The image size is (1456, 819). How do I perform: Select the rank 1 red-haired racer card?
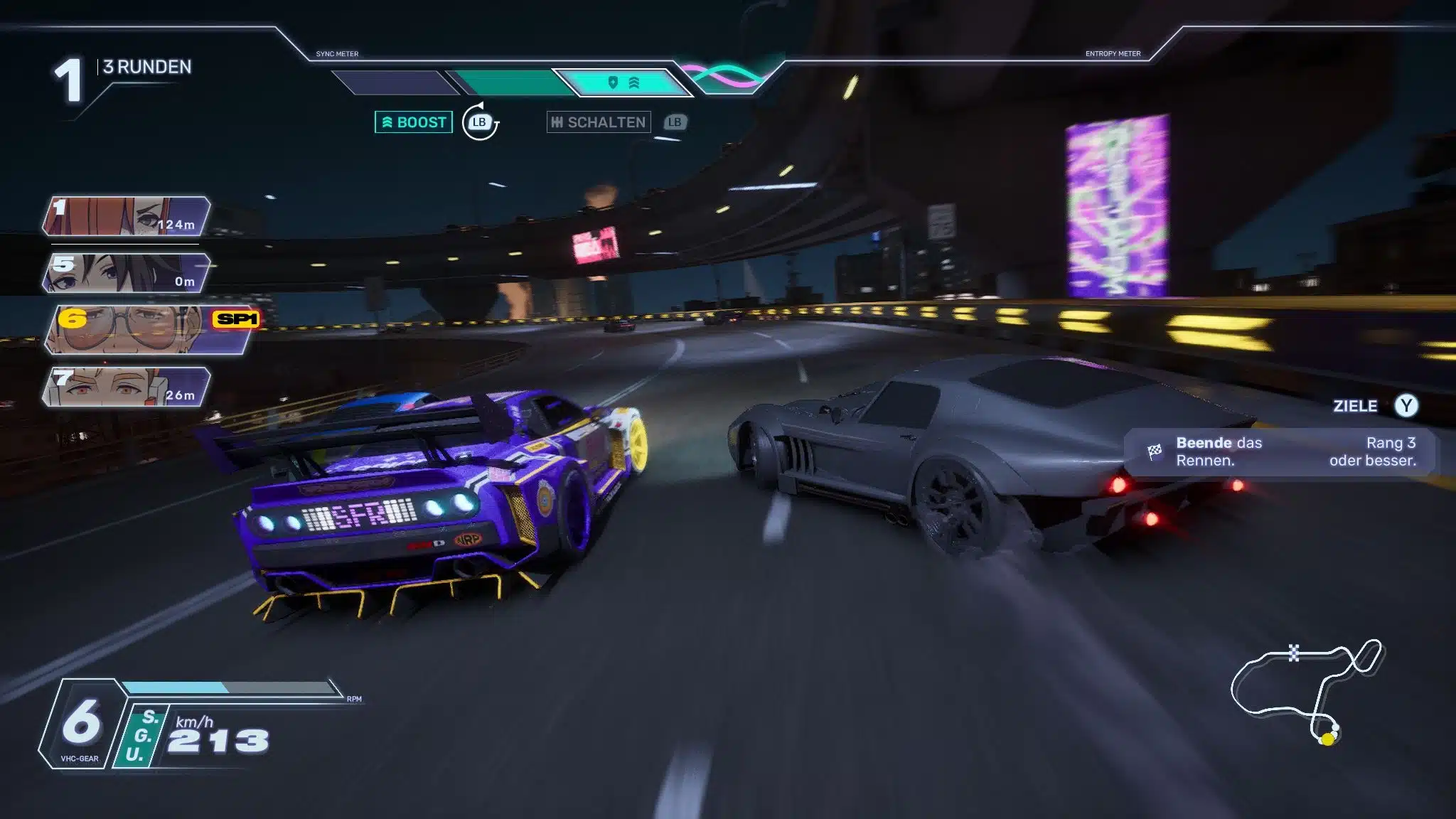click(x=127, y=216)
